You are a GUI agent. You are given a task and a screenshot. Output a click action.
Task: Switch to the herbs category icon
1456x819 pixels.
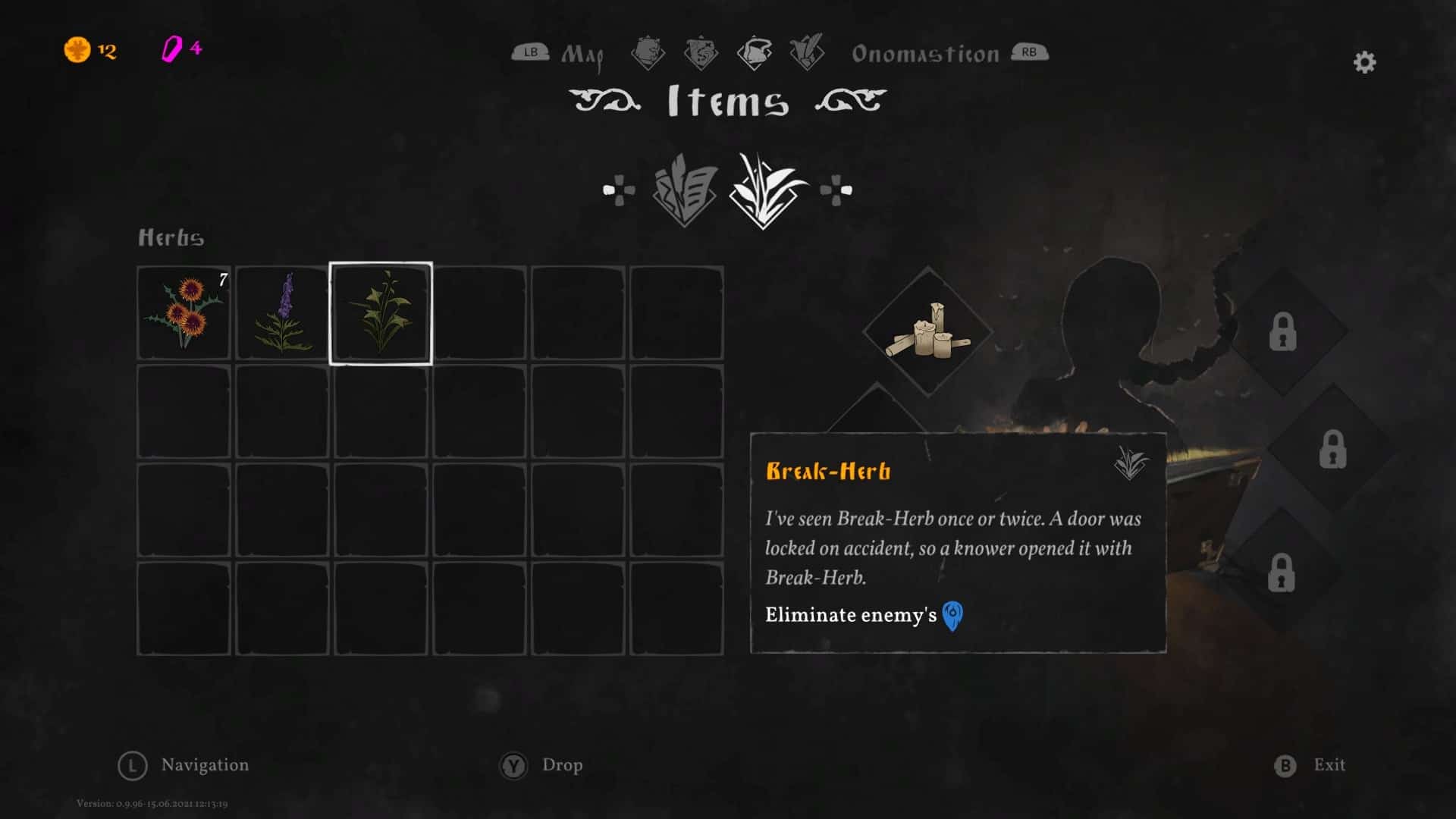pyautogui.click(x=766, y=190)
